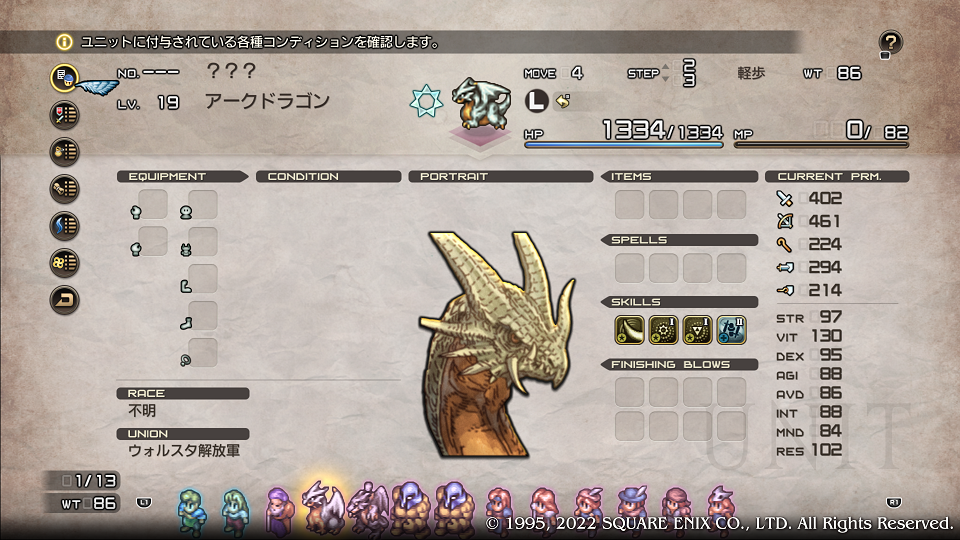Open the help question mark button
The image size is (960, 540).
(x=891, y=42)
